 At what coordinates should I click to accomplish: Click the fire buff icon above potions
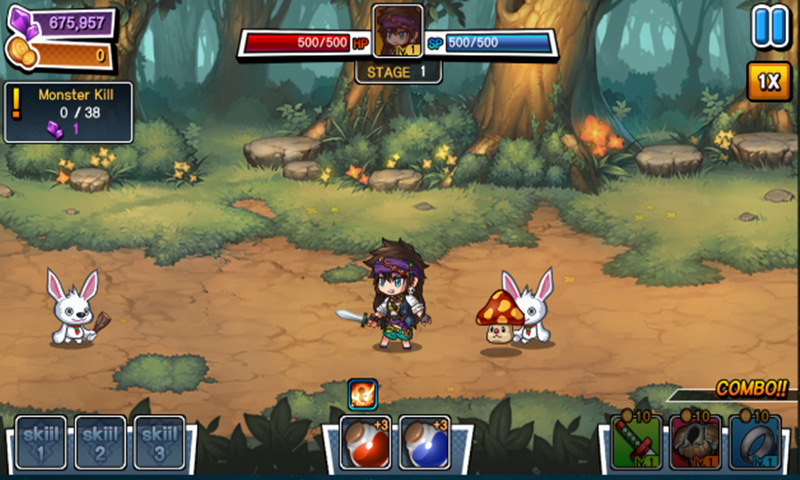(x=362, y=393)
